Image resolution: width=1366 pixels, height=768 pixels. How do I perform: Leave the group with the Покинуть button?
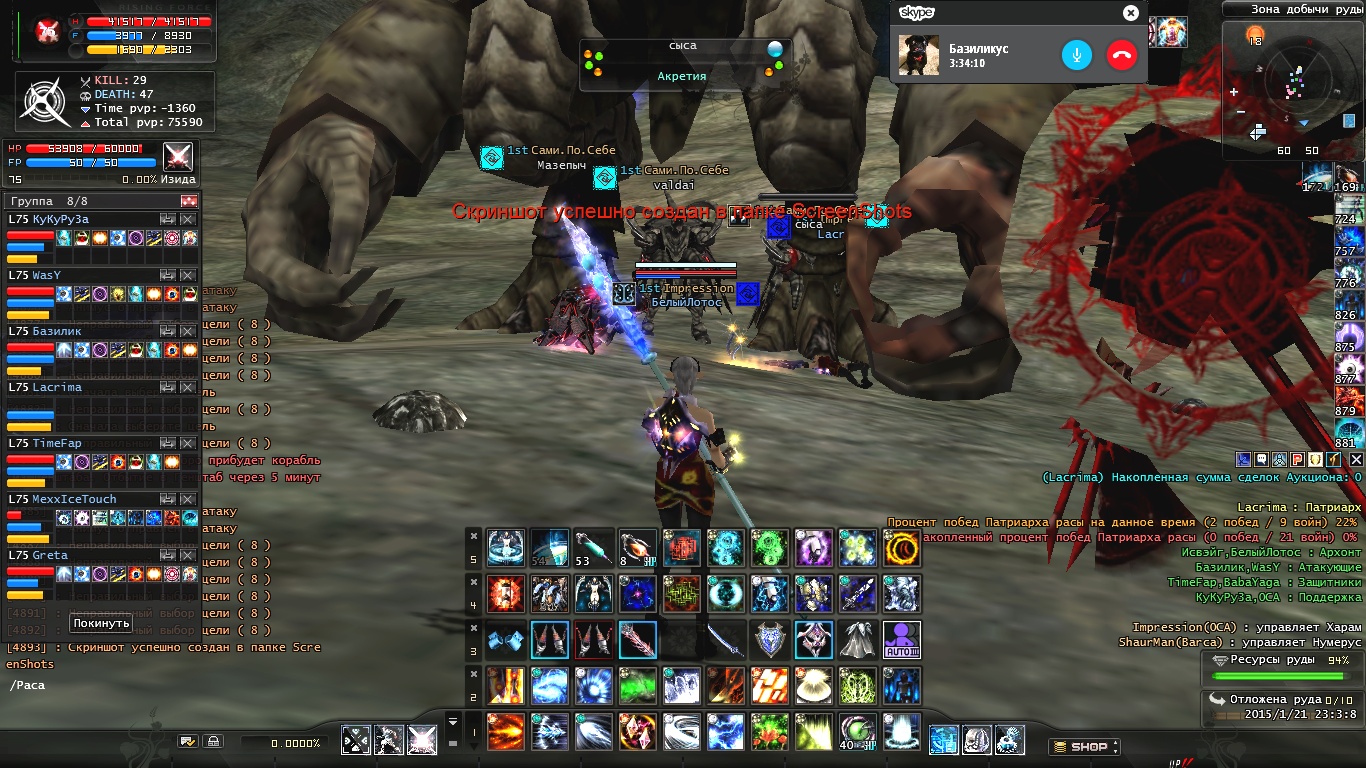[101, 623]
